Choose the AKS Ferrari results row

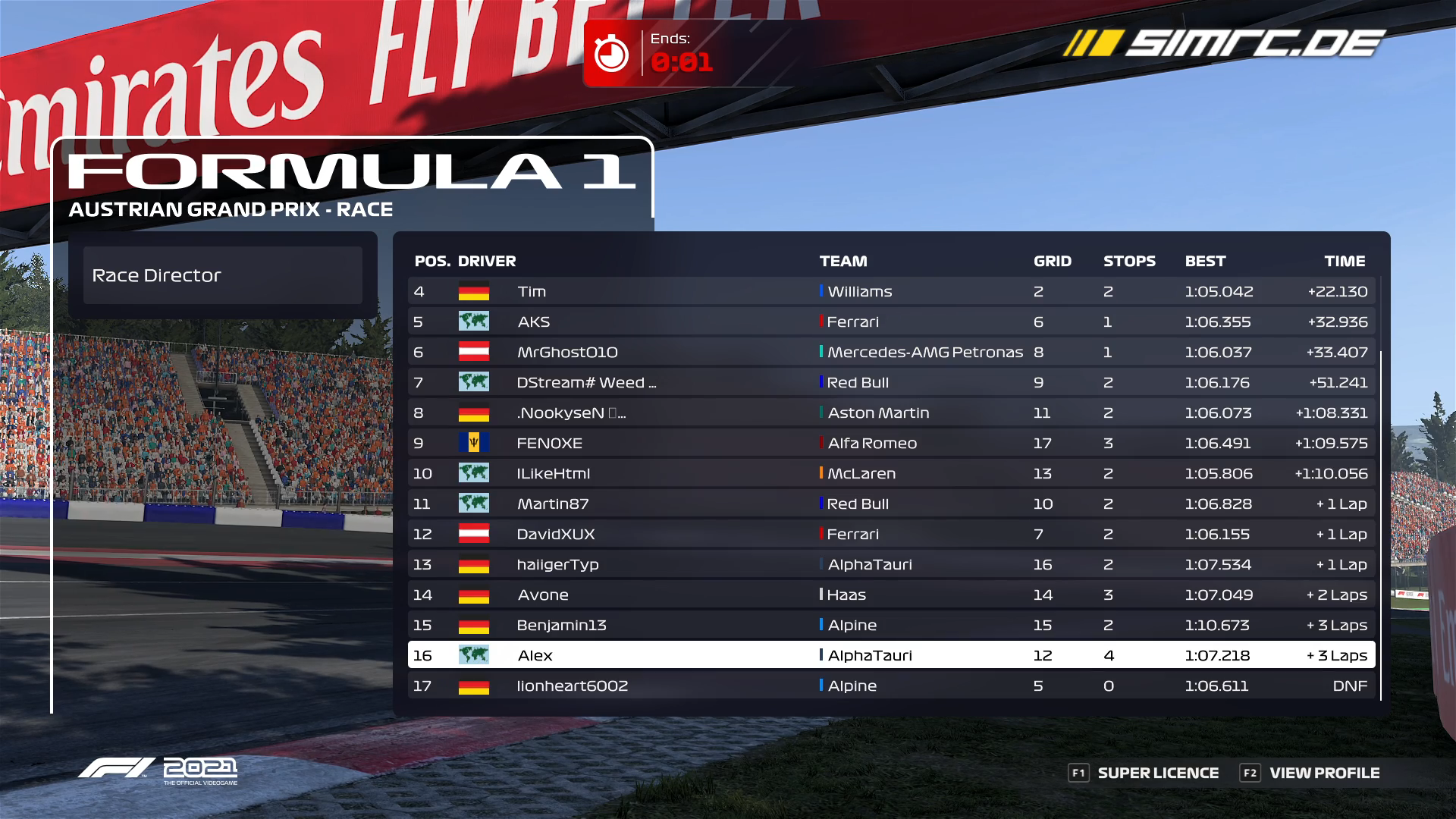click(x=891, y=322)
